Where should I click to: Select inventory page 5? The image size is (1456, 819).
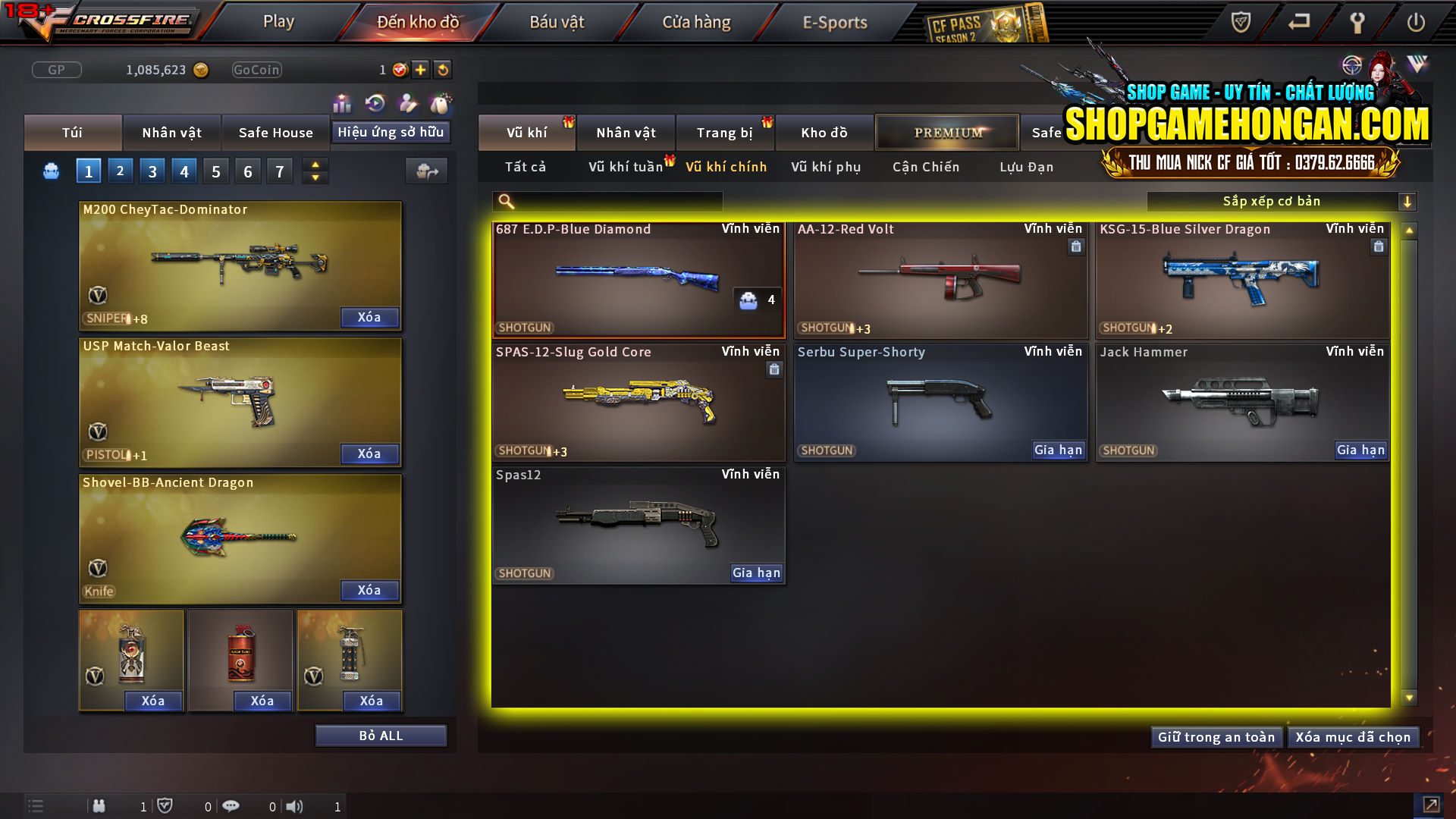[215, 171]
